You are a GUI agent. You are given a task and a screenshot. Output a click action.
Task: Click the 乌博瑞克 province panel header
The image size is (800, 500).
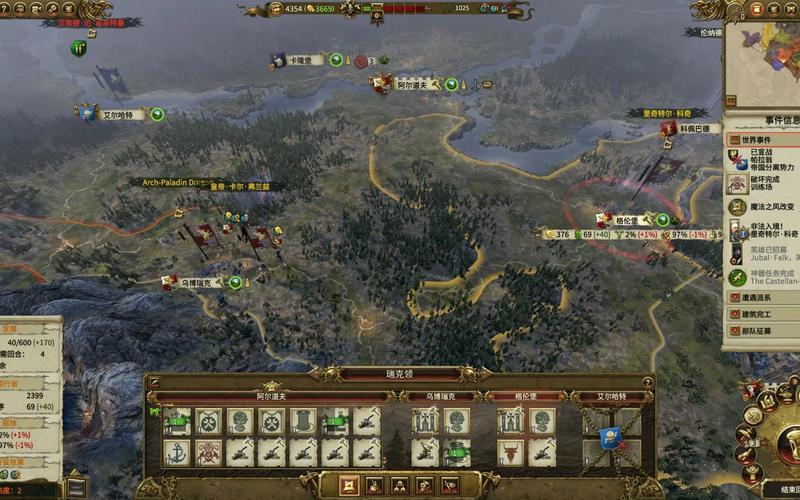point(438,396)
